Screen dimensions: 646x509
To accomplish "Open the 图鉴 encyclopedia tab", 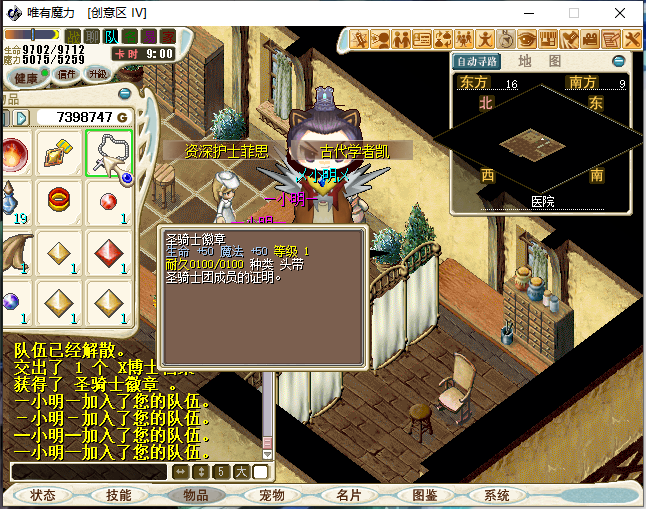I will [424, 495].
